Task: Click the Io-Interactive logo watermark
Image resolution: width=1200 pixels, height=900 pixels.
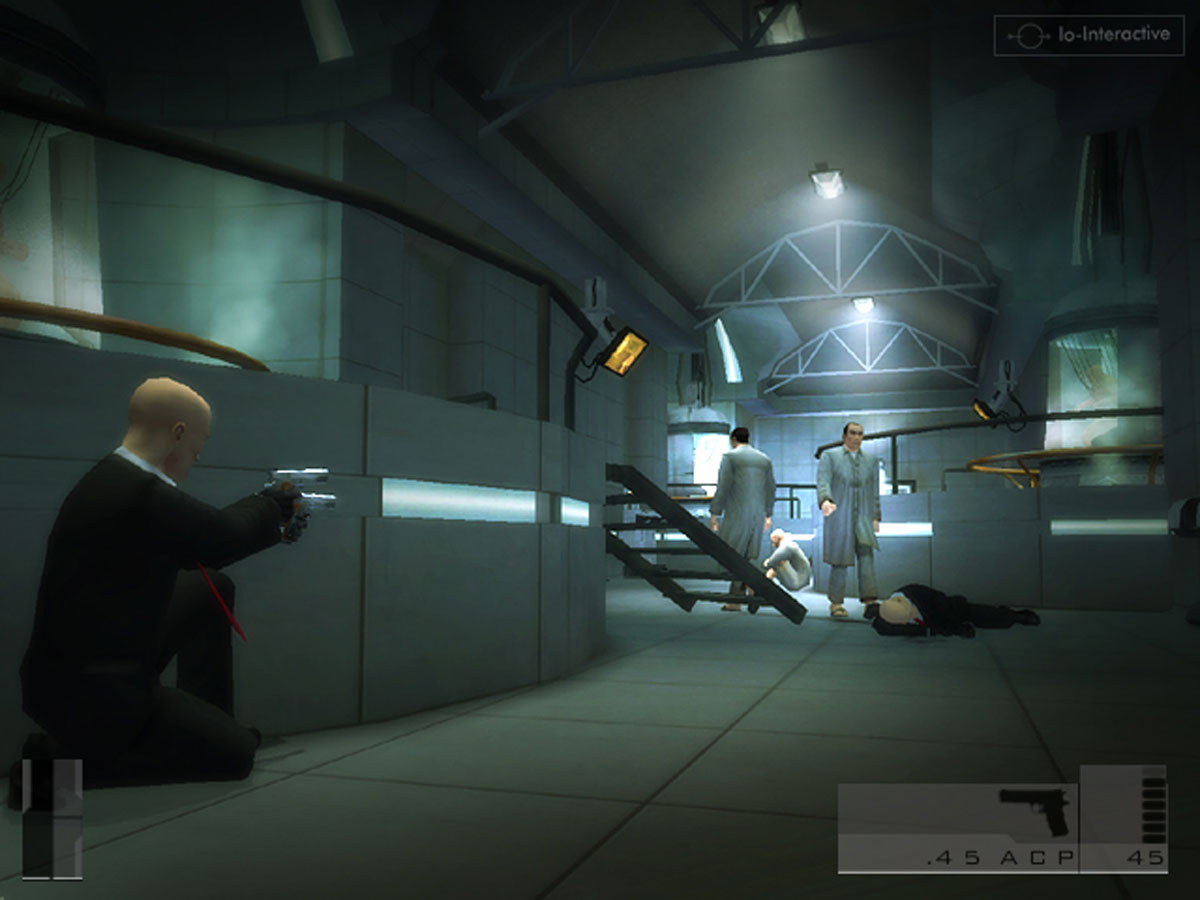Action: (x=1088, y=35)
